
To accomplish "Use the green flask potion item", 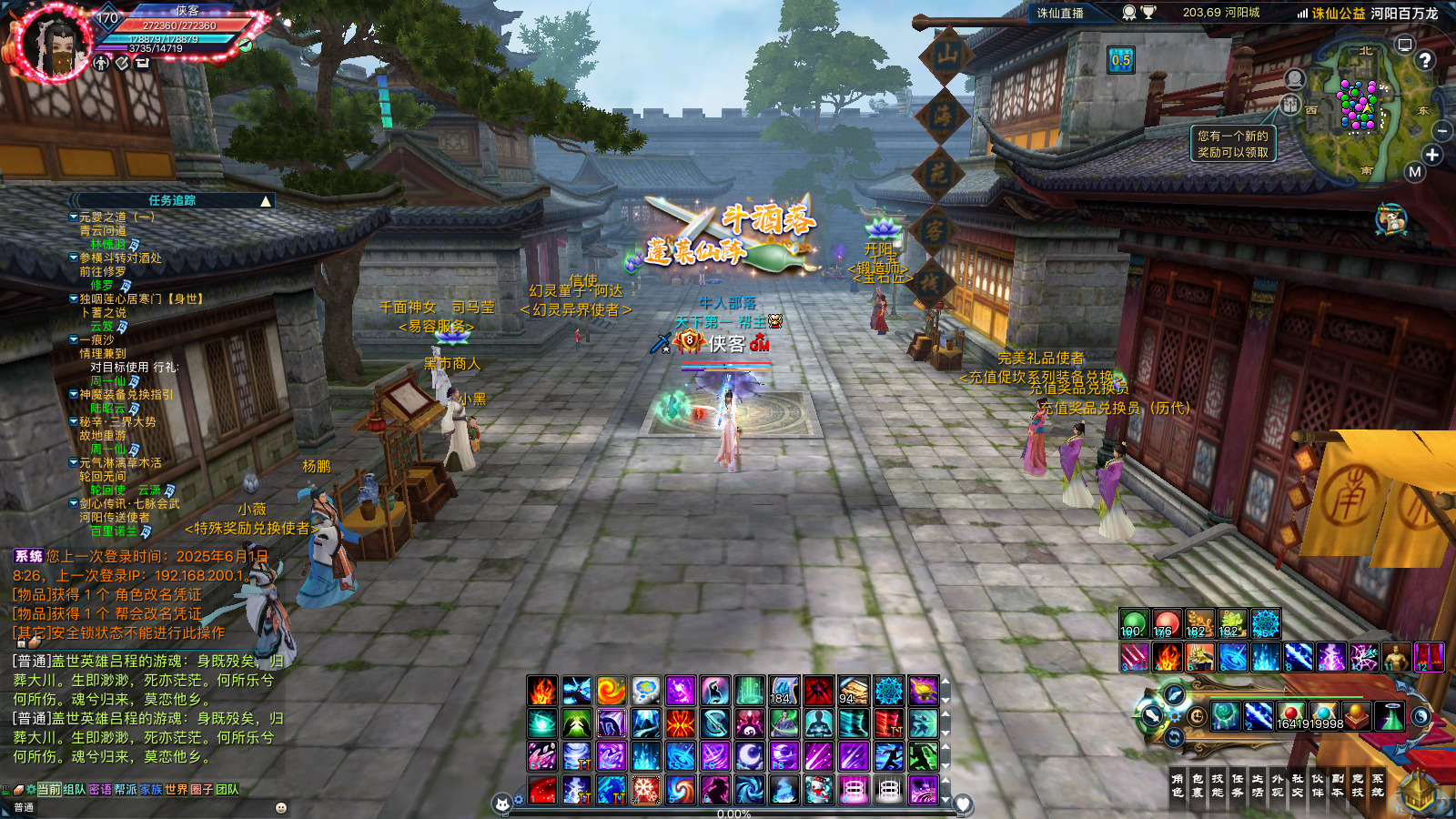I will point(1390,717).
